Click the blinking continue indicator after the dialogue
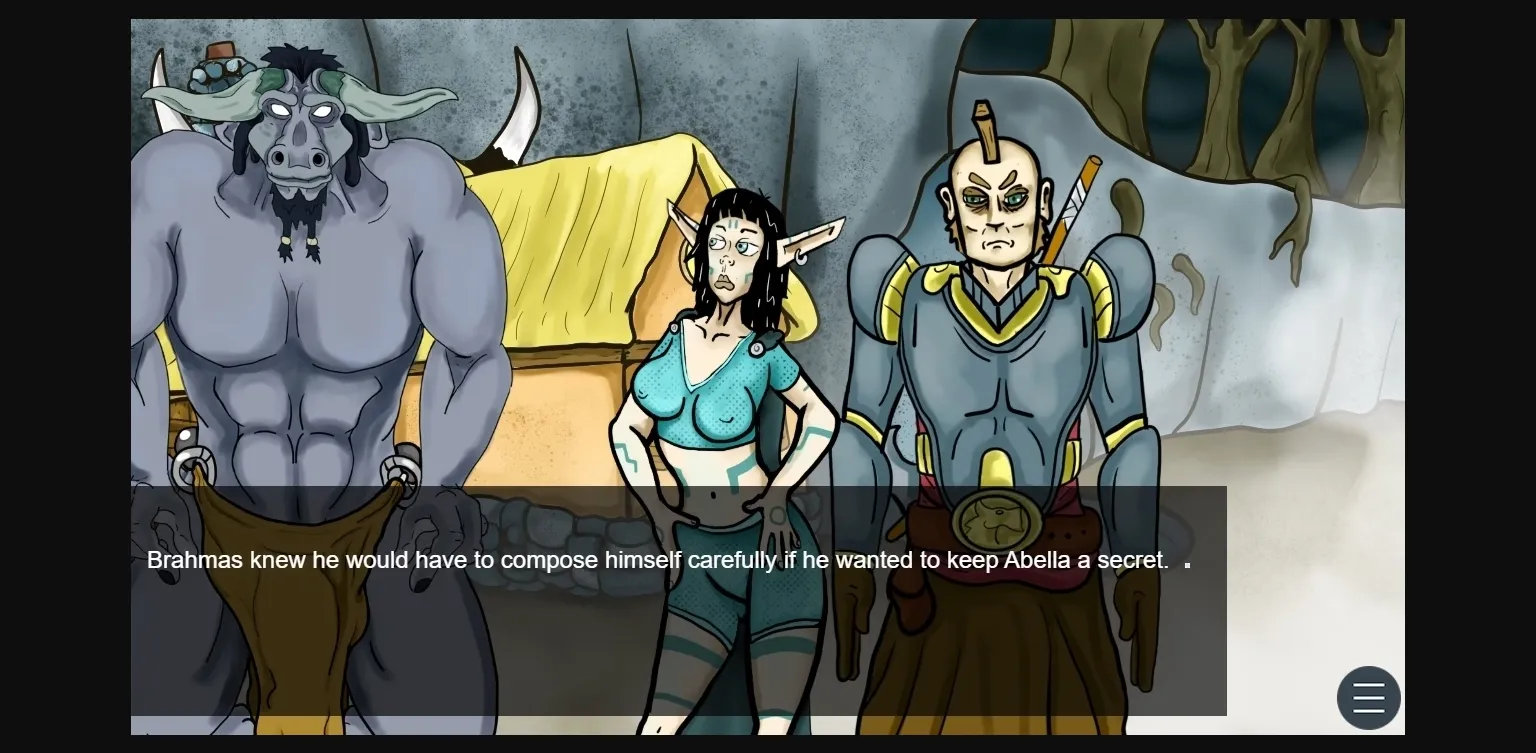Image resolution: width=1536 pixels, height=753 pixels. (1186, 562)
